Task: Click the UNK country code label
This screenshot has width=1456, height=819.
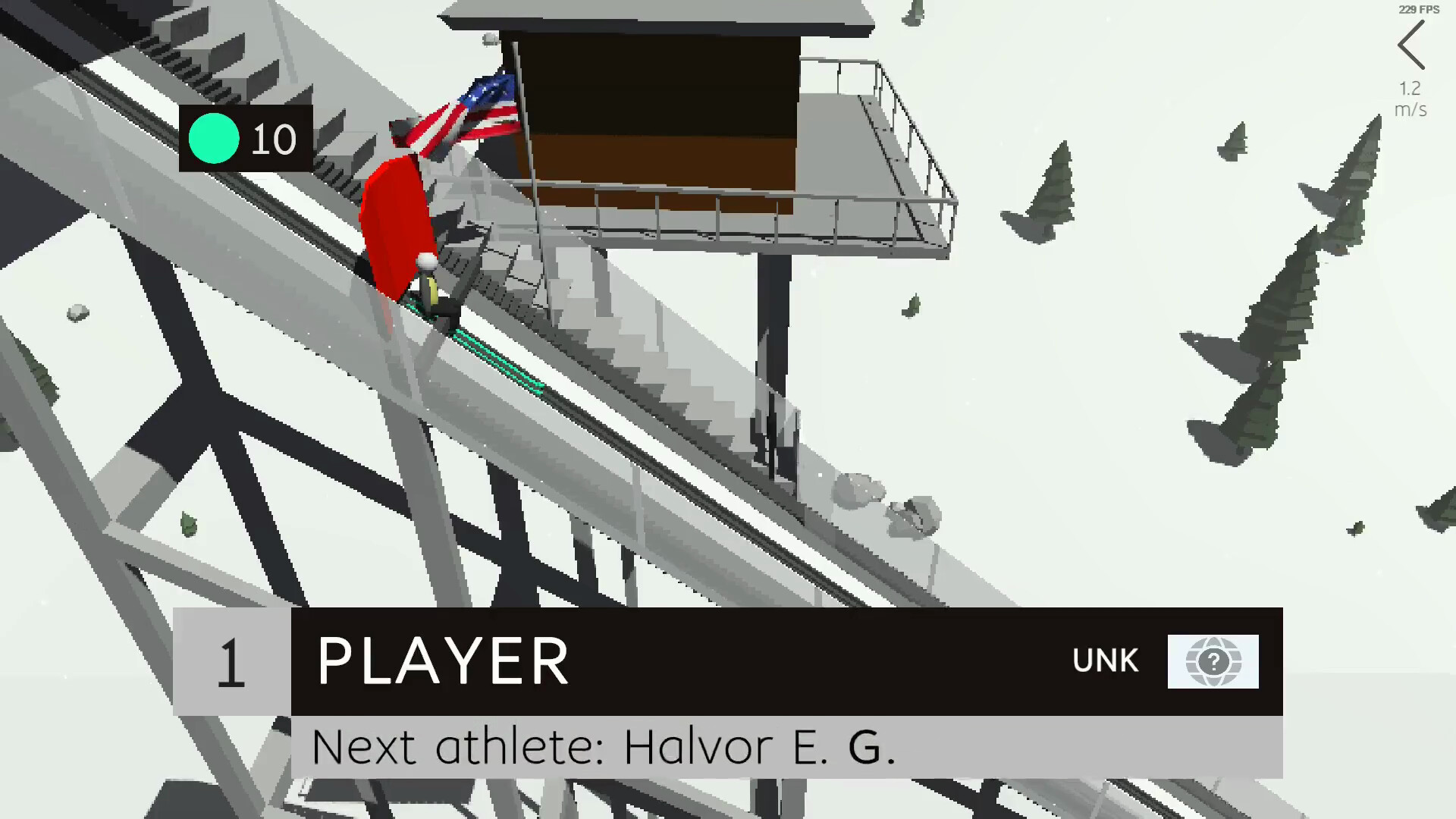Action: [x=1106, y=661]
